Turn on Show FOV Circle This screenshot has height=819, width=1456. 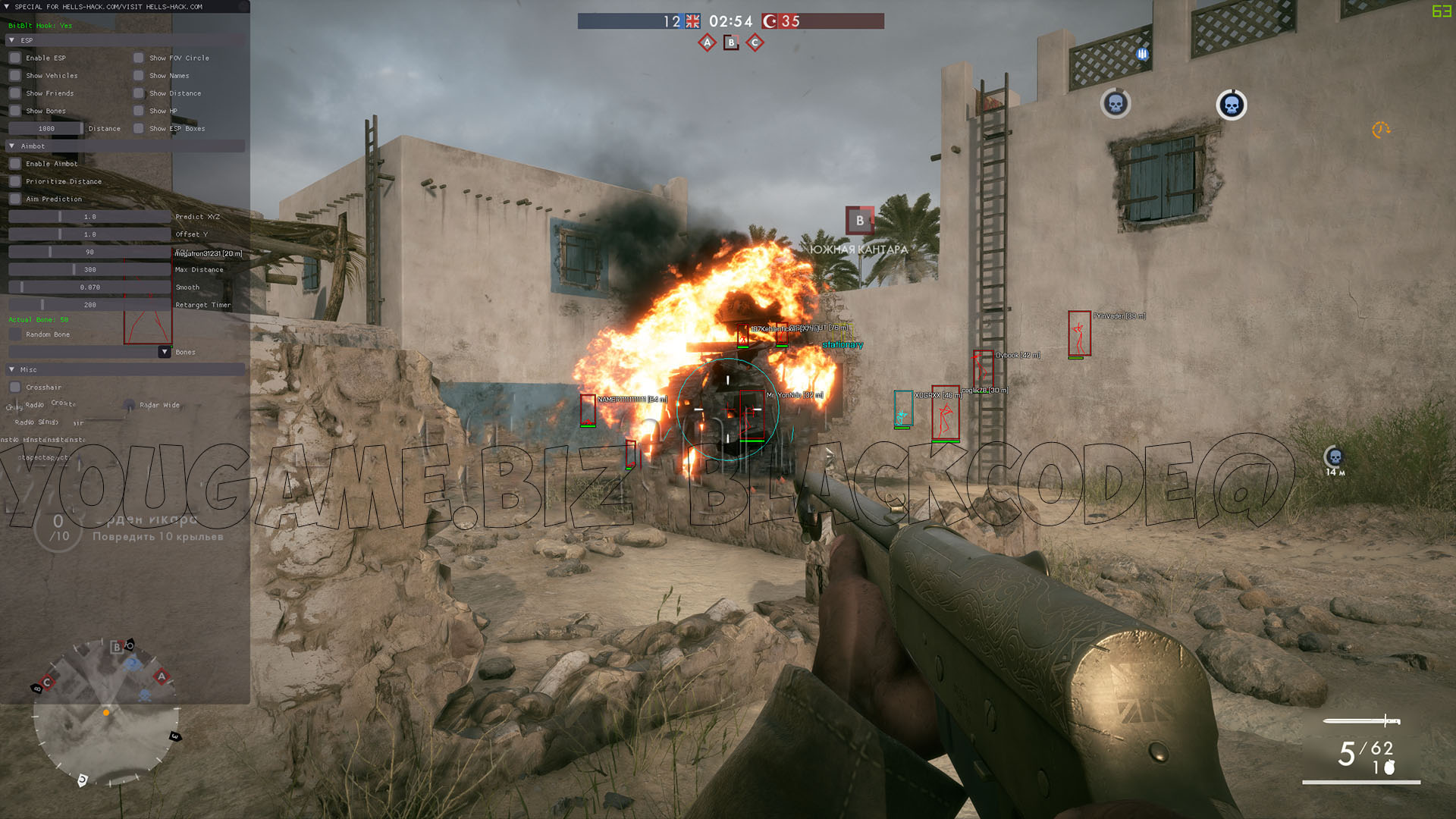139,58
